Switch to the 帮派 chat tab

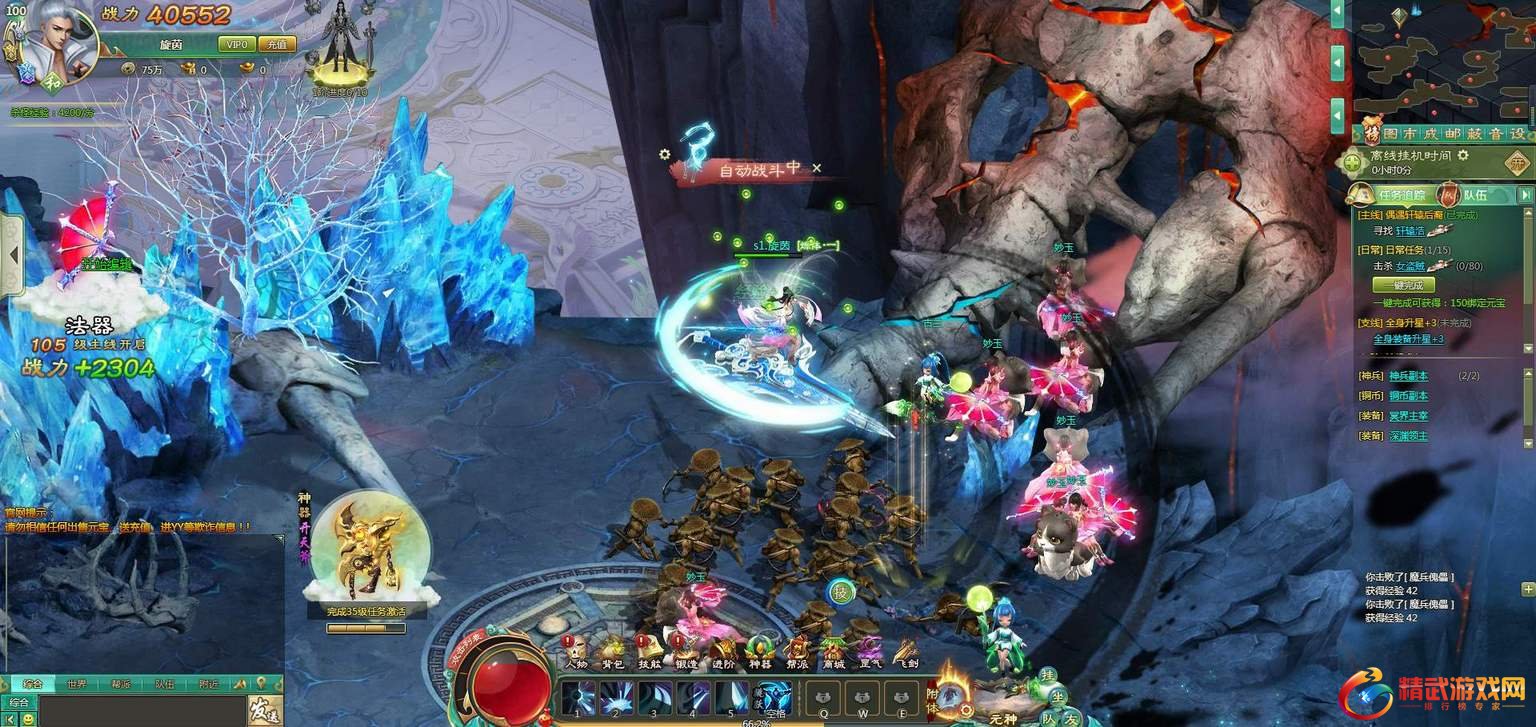pyautogui.click(x=120, y=685)
